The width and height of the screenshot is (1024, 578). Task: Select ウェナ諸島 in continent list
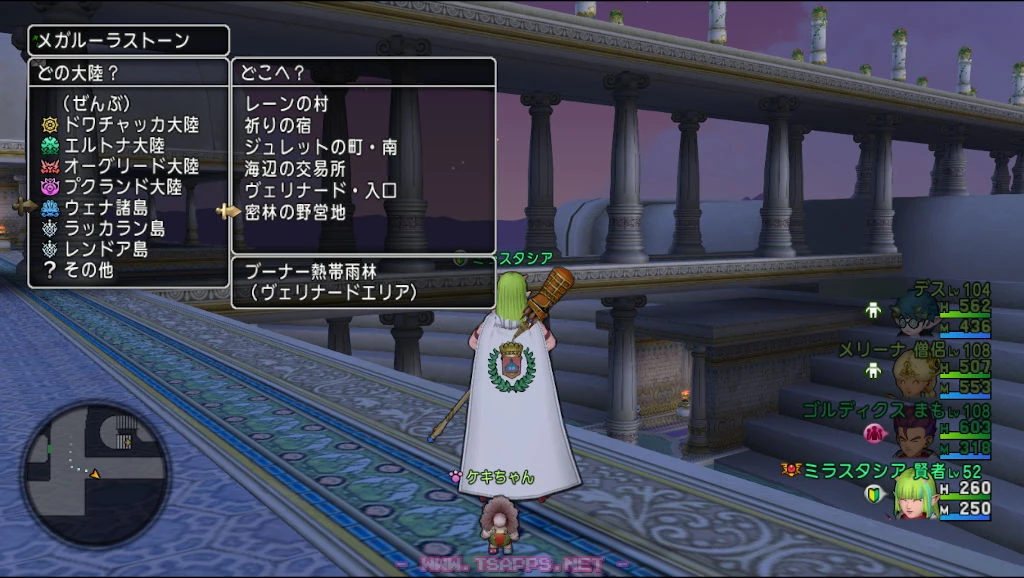click(x=106, y=208)
